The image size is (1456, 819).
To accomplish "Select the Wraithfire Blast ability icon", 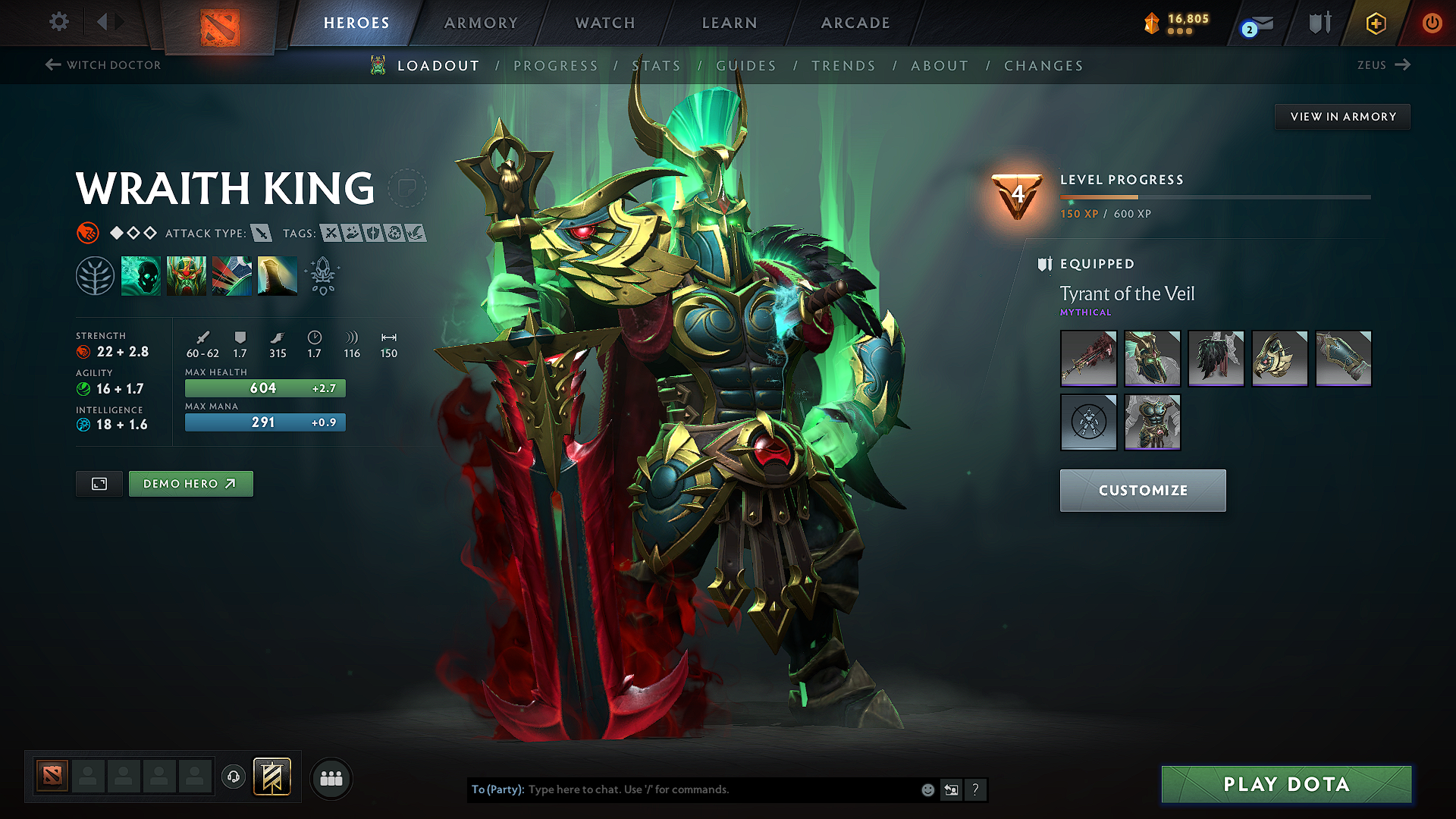I will (x=141, y=275).
